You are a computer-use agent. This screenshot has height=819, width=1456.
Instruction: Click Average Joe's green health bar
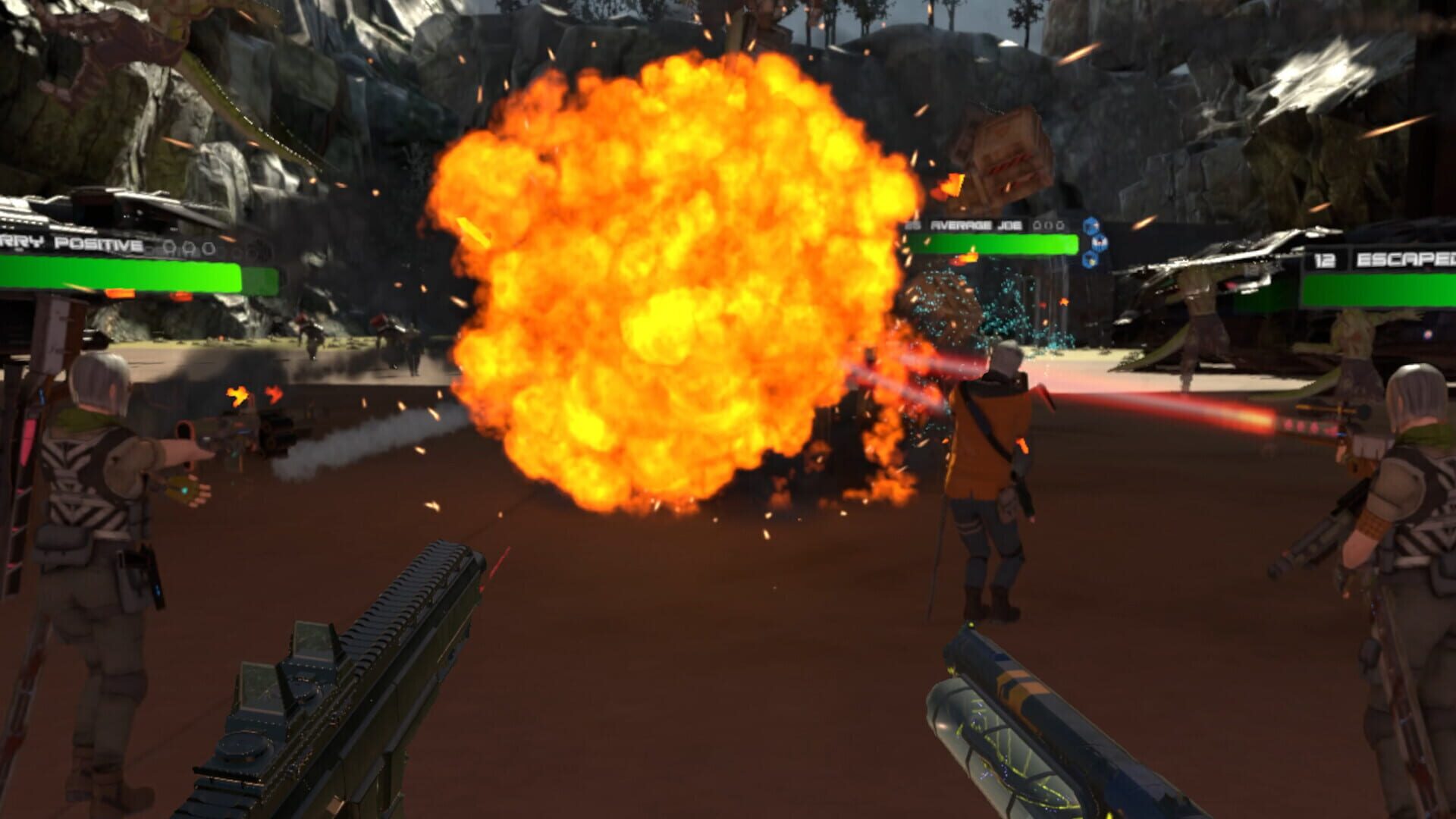click(x=995, y=244)
